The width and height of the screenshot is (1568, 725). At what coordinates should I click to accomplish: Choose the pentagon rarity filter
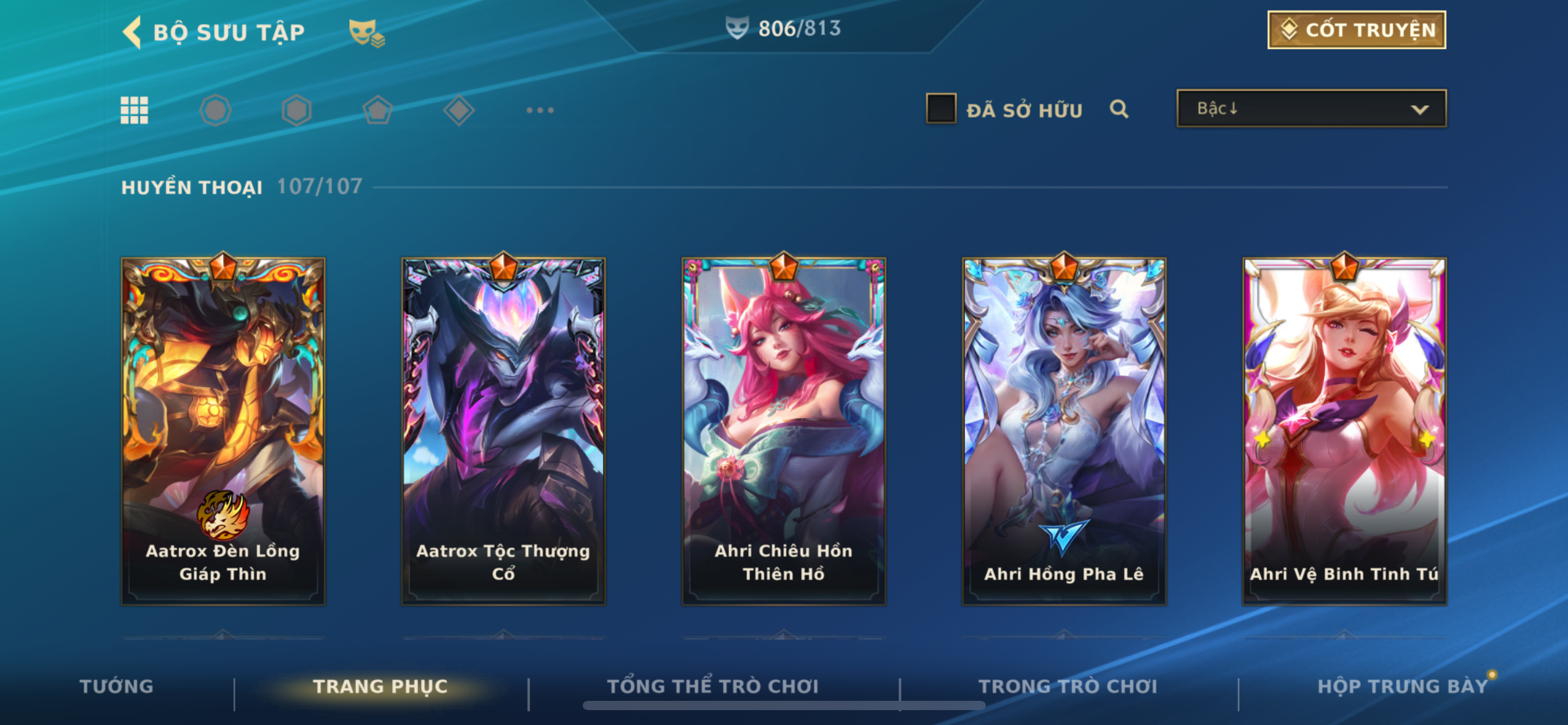pos(378,110)
